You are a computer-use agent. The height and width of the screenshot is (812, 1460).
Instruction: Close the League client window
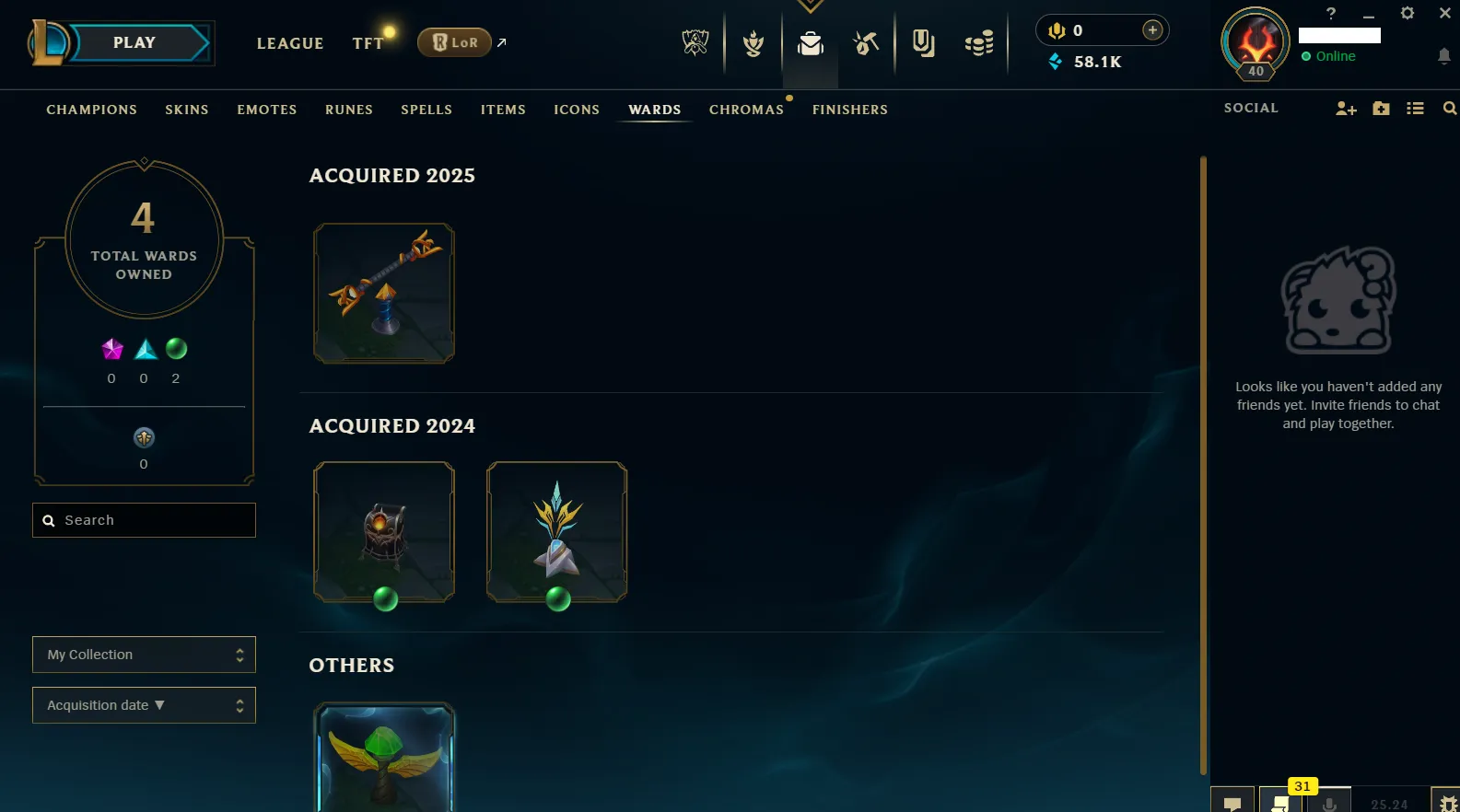(x=1444, y=13)
